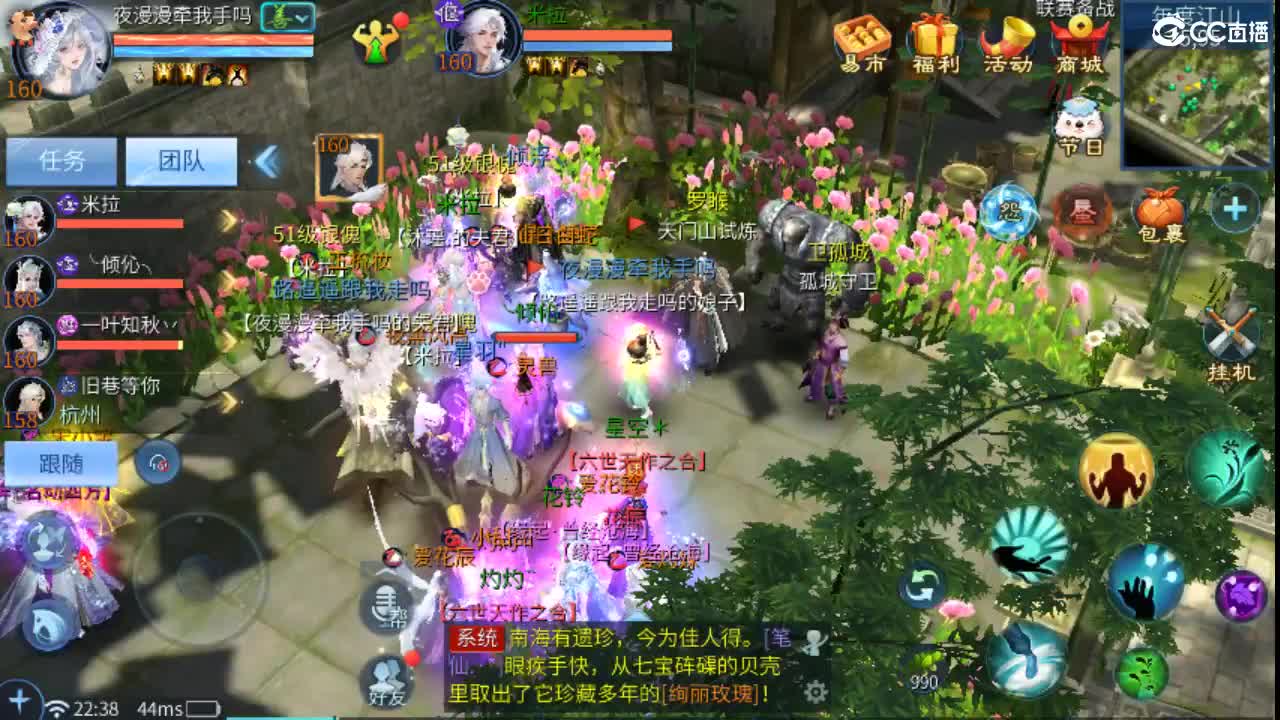The image size is (1280, 720).
Task: Click 米拉's red health bar
Action: click(118, 222)
